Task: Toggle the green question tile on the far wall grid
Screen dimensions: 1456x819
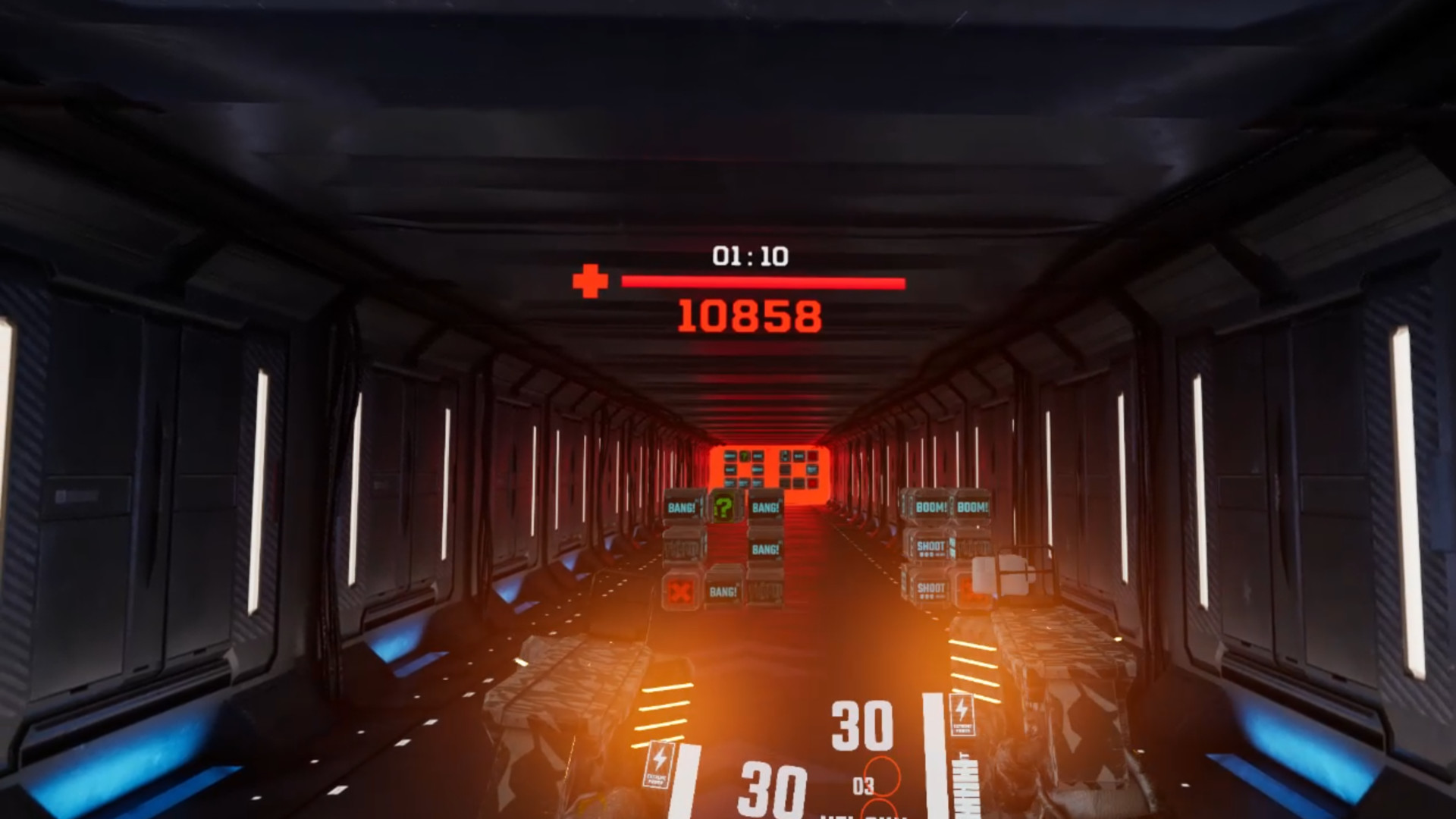Action: coord(745,456)
